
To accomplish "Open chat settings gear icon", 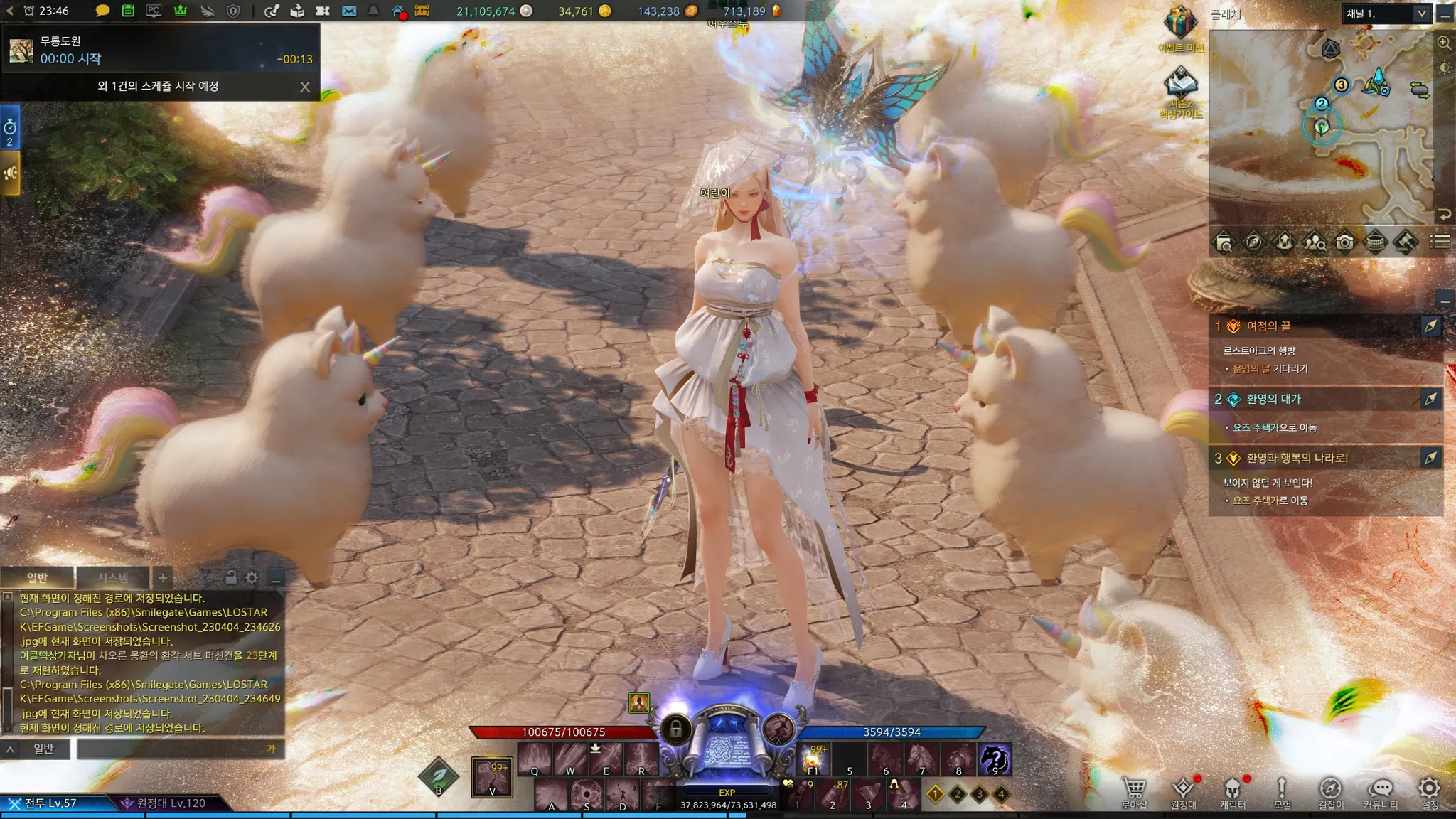I will 252,577.
